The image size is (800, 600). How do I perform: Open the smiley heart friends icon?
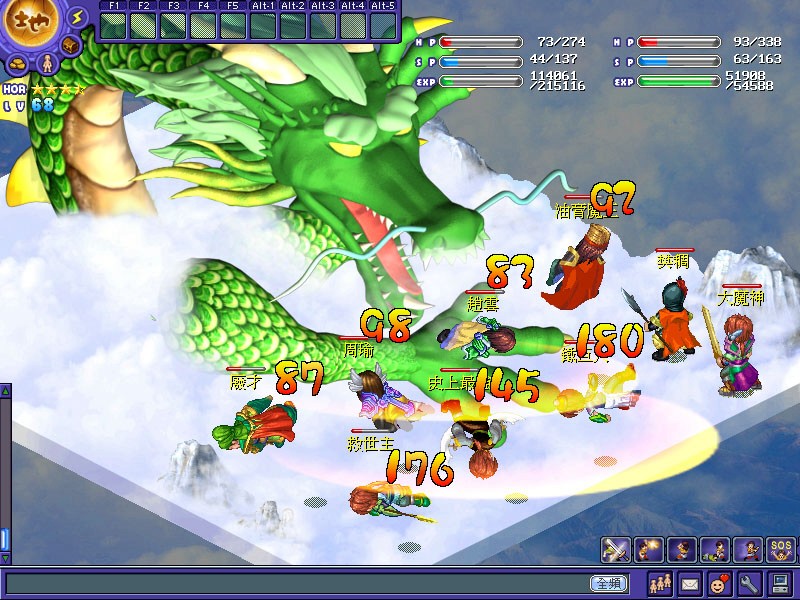pyautogui.click(x=719, y=583)
